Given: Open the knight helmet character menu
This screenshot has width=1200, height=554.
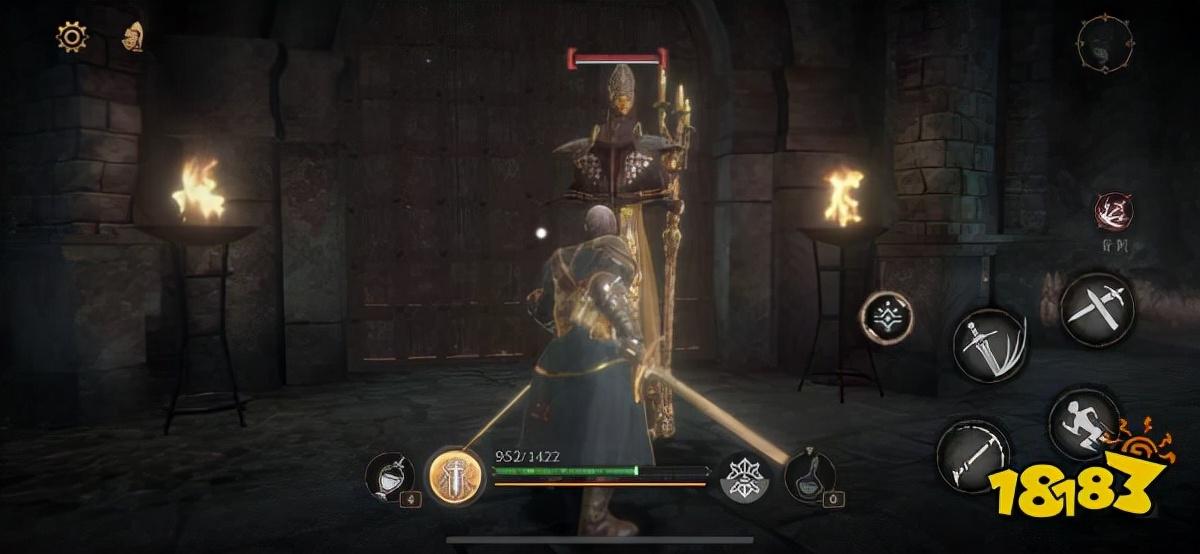Looking at the screenshot, I should (x=132, y=38).
